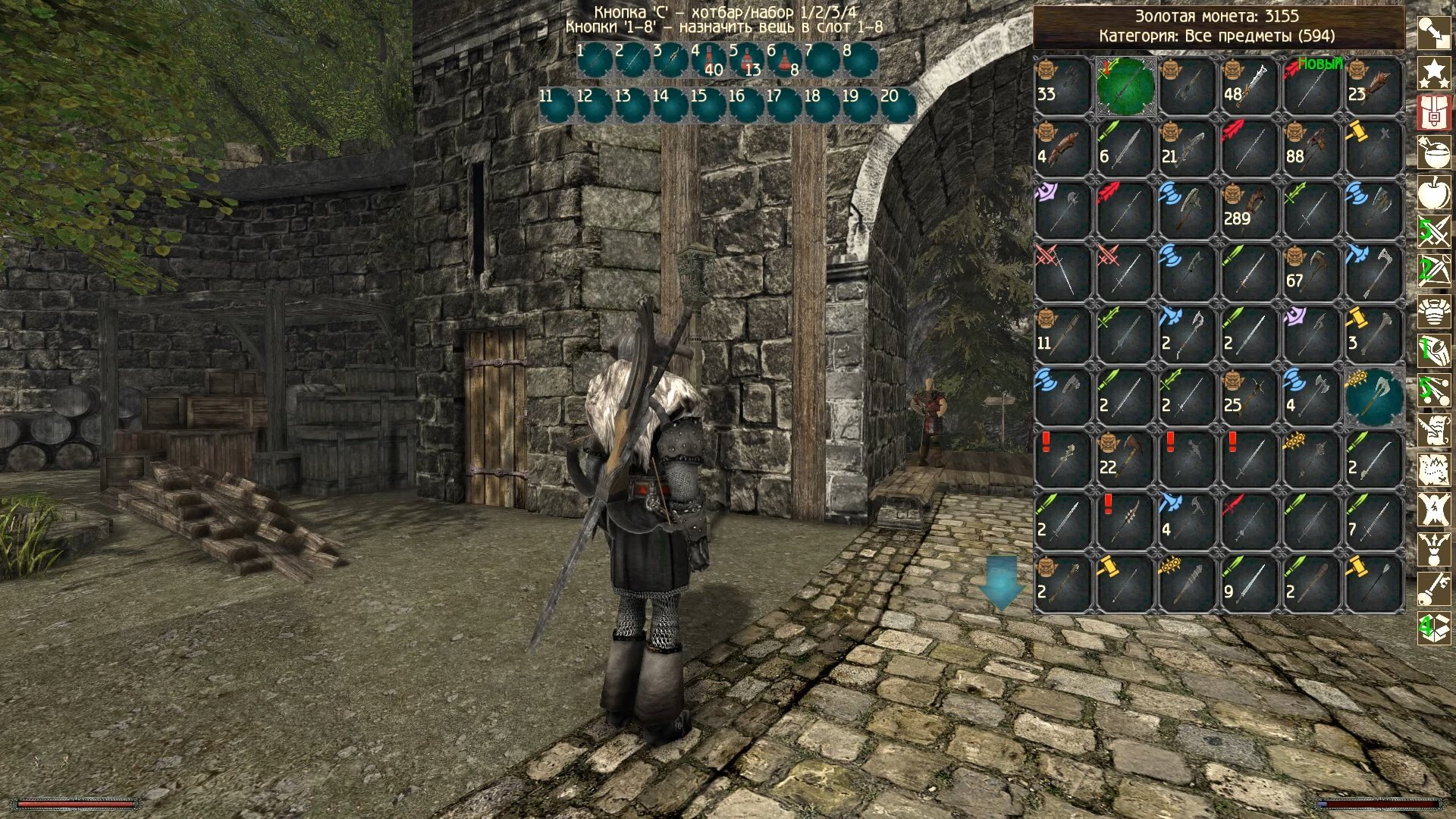The width and height of the screenshot is (1456, 819).
Task: Switch to the star favorites category
Action: pos(1434,73)
